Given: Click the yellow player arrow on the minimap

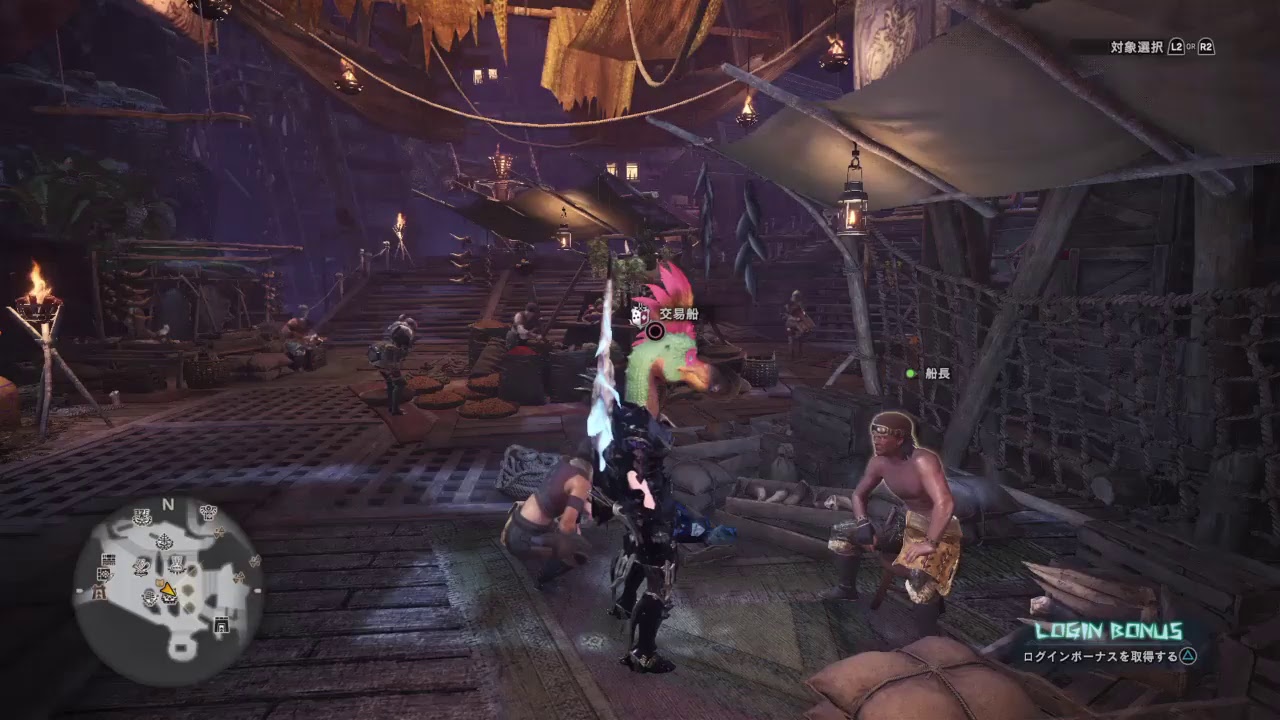Looking at the screenshot, I should tap(166, 588).
